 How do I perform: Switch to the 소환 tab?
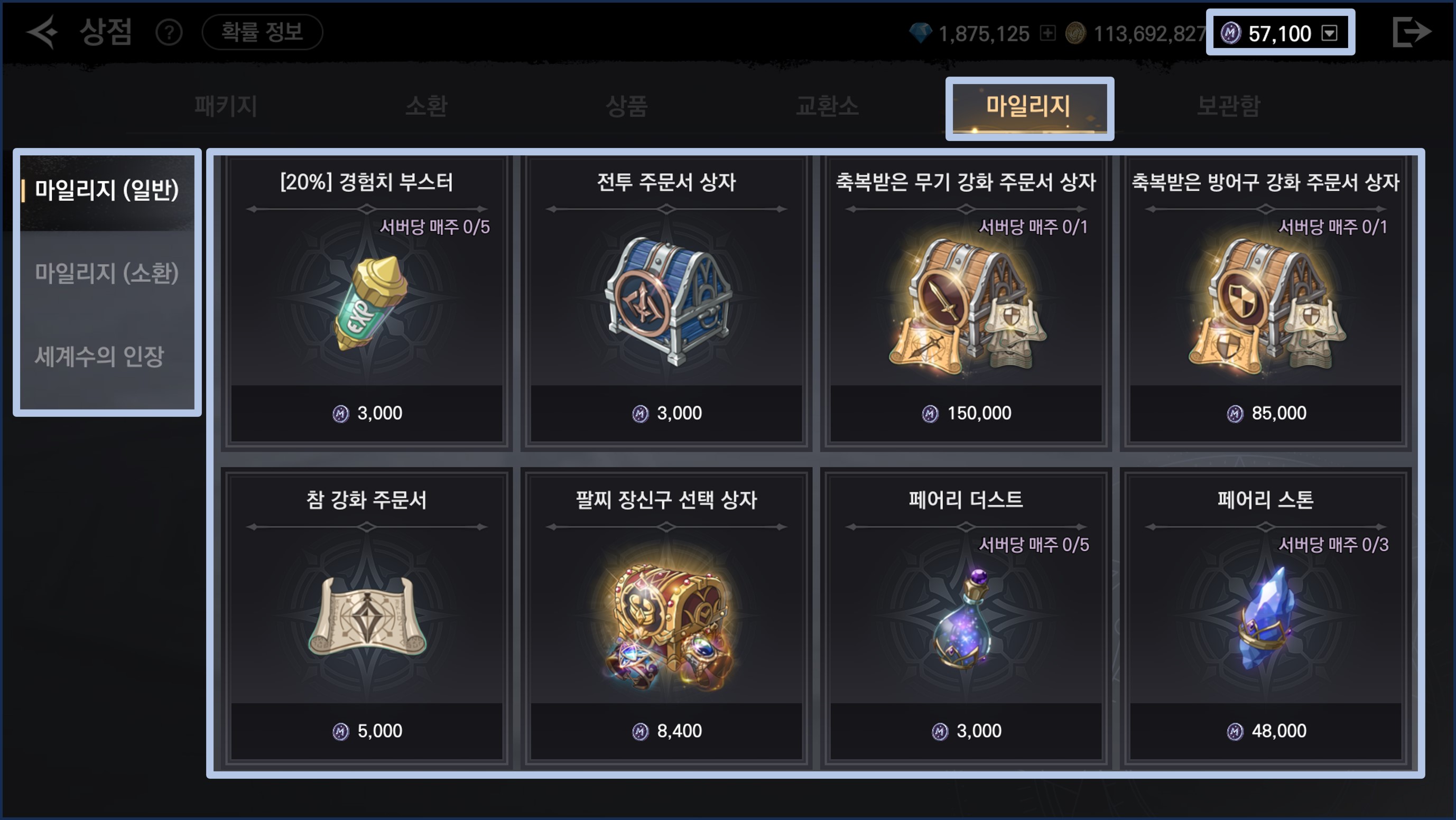(426, 106)
